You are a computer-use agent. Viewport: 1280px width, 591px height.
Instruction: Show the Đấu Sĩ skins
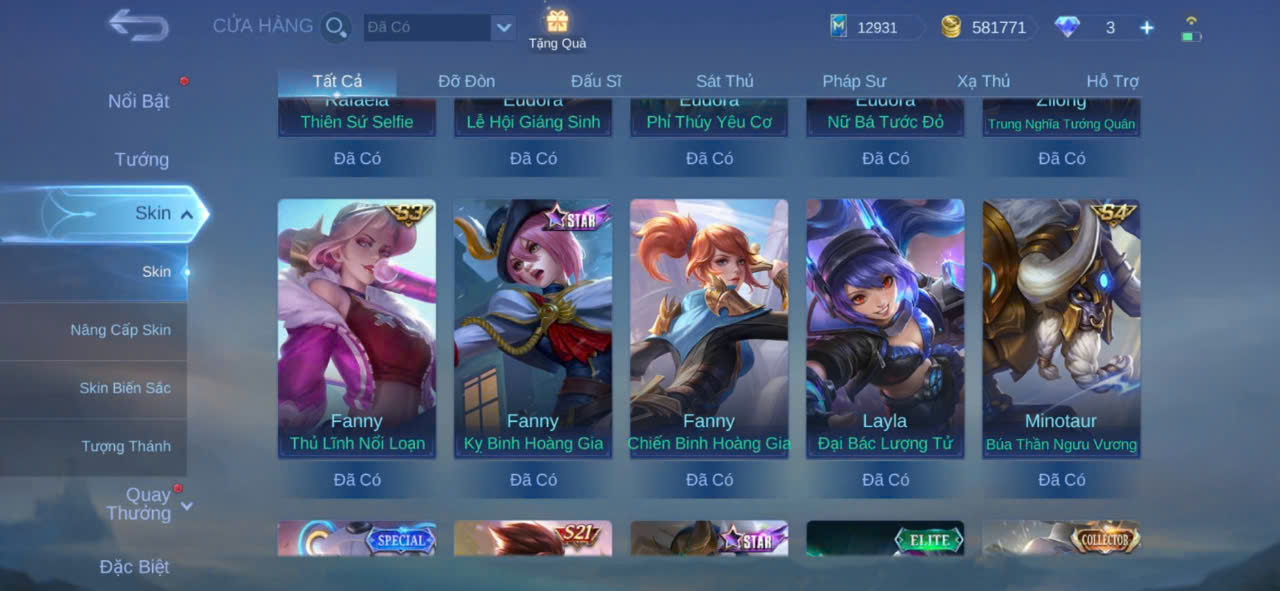coord(596,81)
